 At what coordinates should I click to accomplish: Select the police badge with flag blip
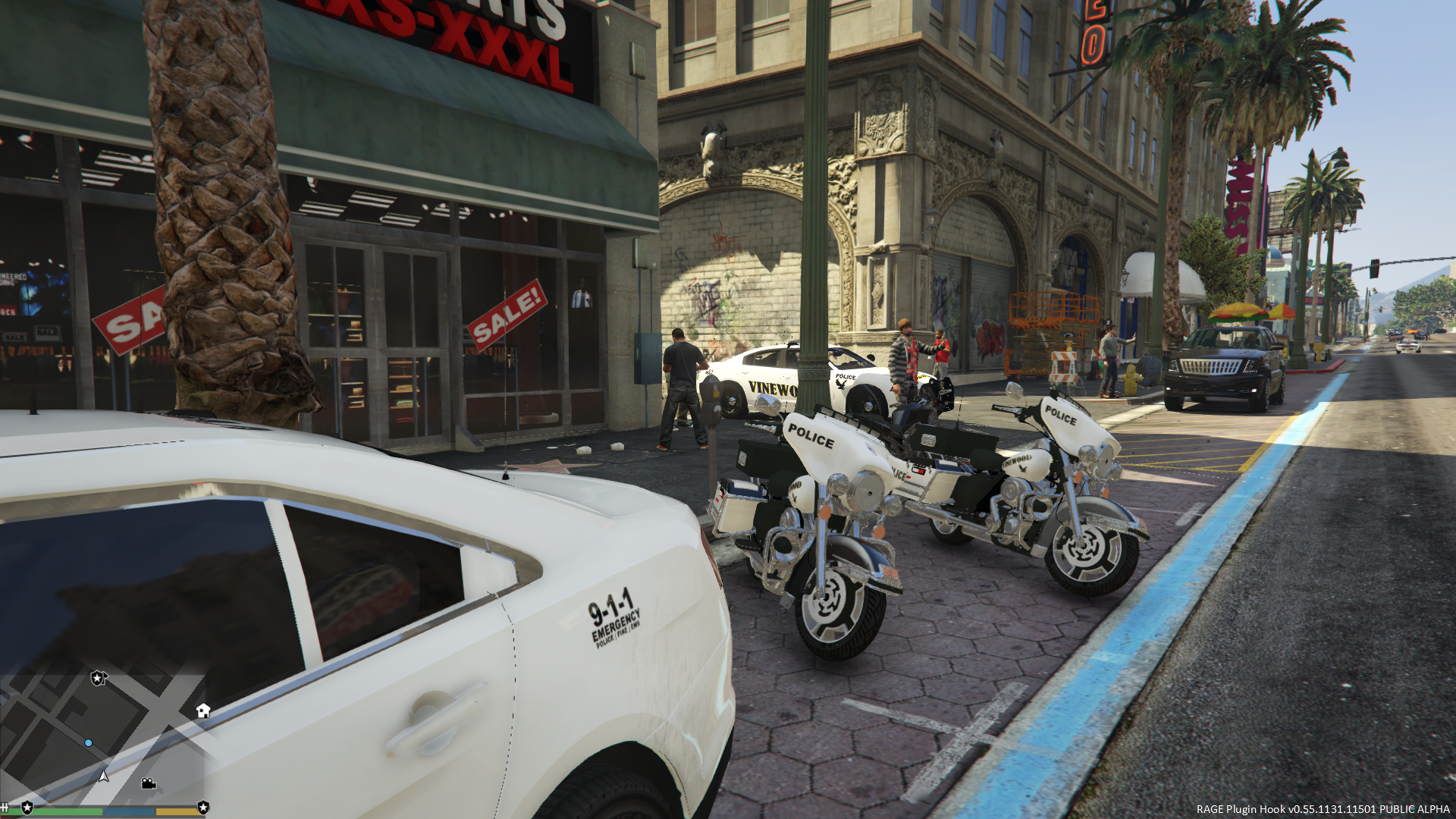click(99, 678)
